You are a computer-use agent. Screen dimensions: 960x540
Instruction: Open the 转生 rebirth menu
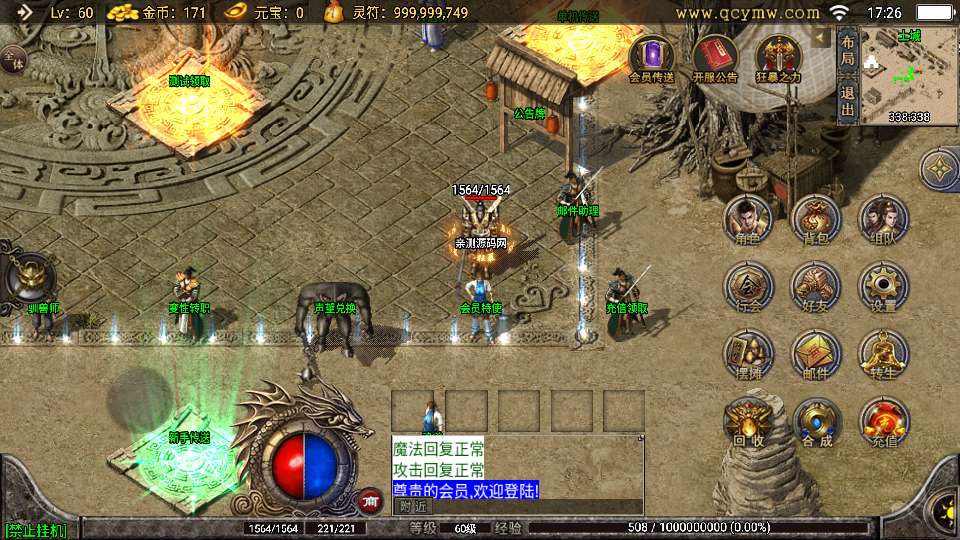pos(883,354)
